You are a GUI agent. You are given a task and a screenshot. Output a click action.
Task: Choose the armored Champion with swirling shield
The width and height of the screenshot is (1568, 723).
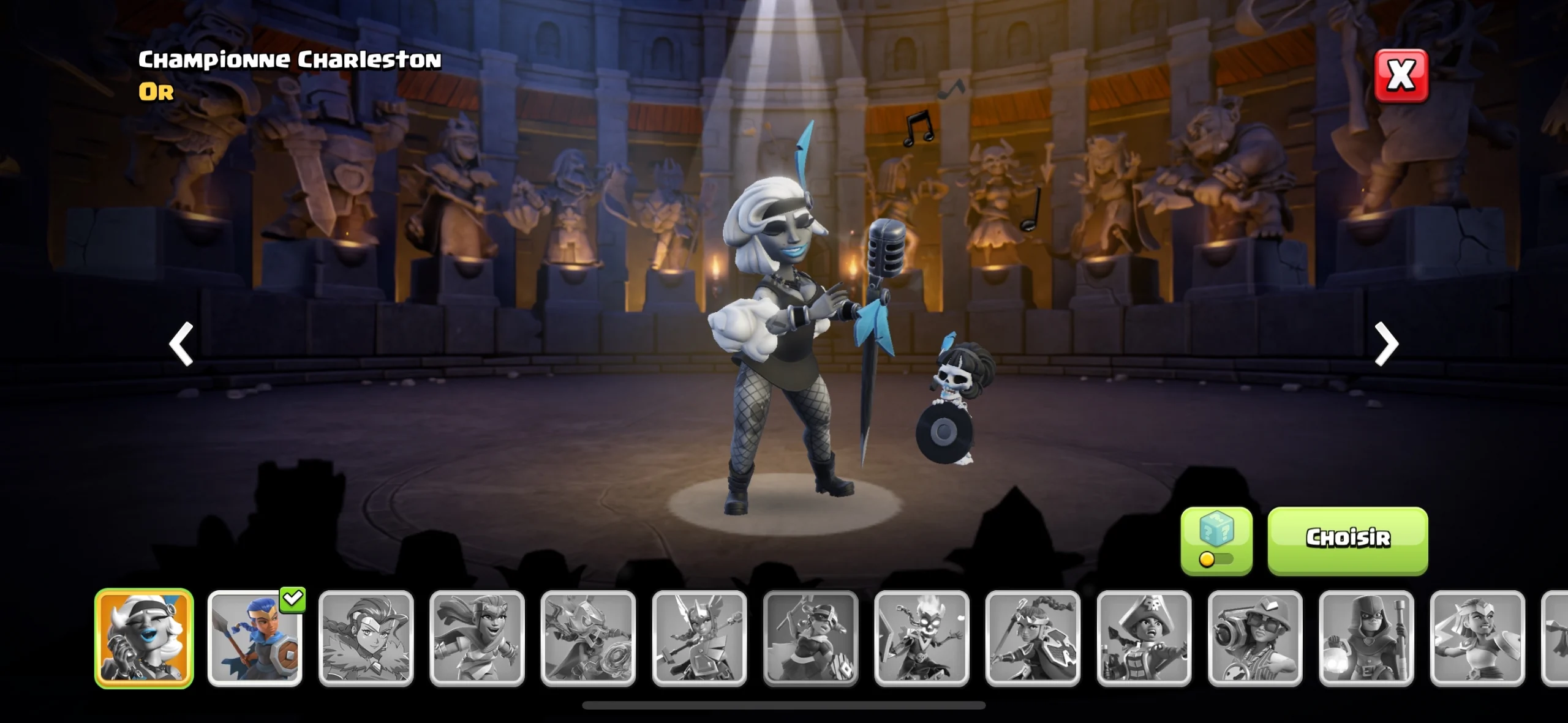[x=588, y=638]
